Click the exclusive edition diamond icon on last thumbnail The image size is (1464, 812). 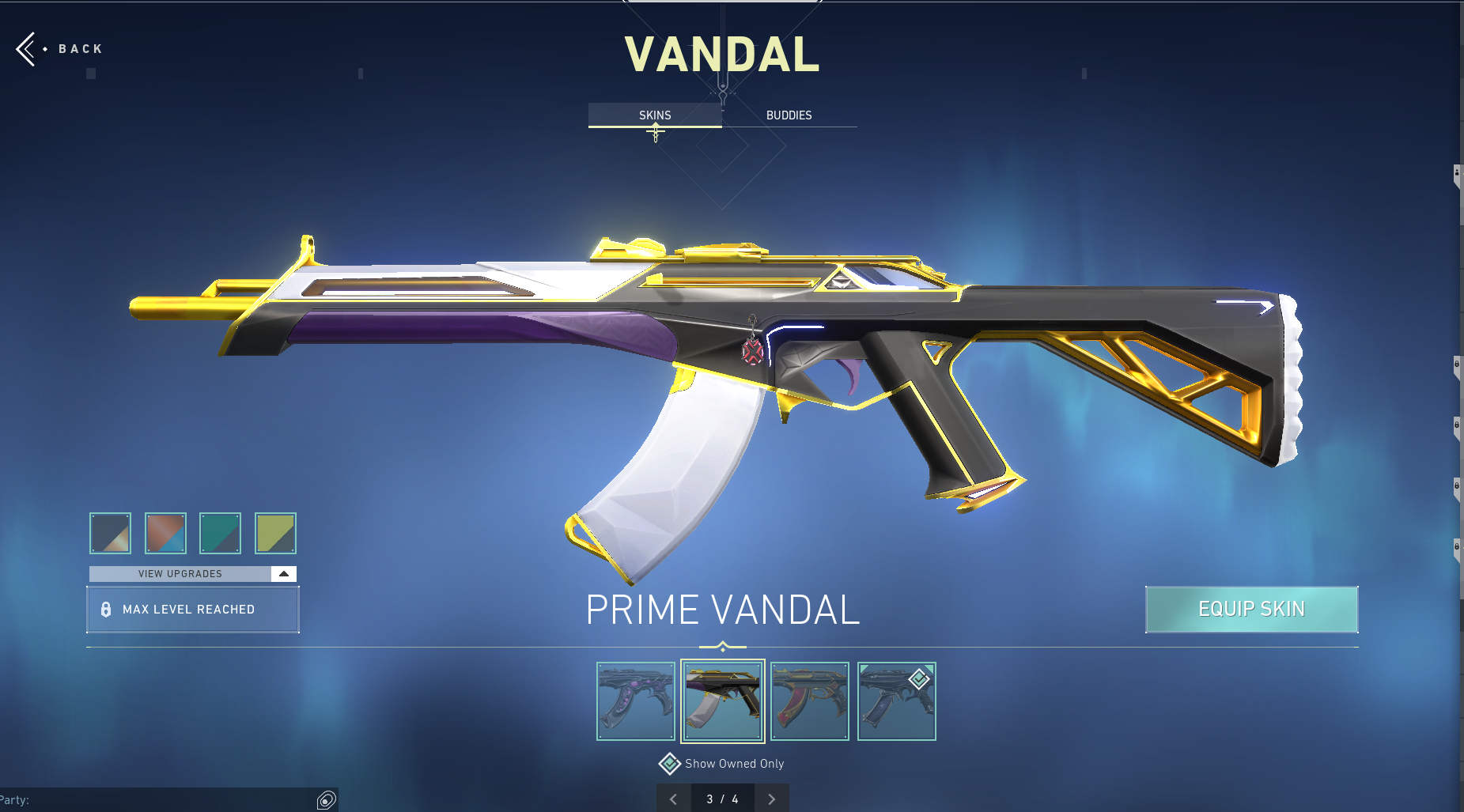[917, 678]
